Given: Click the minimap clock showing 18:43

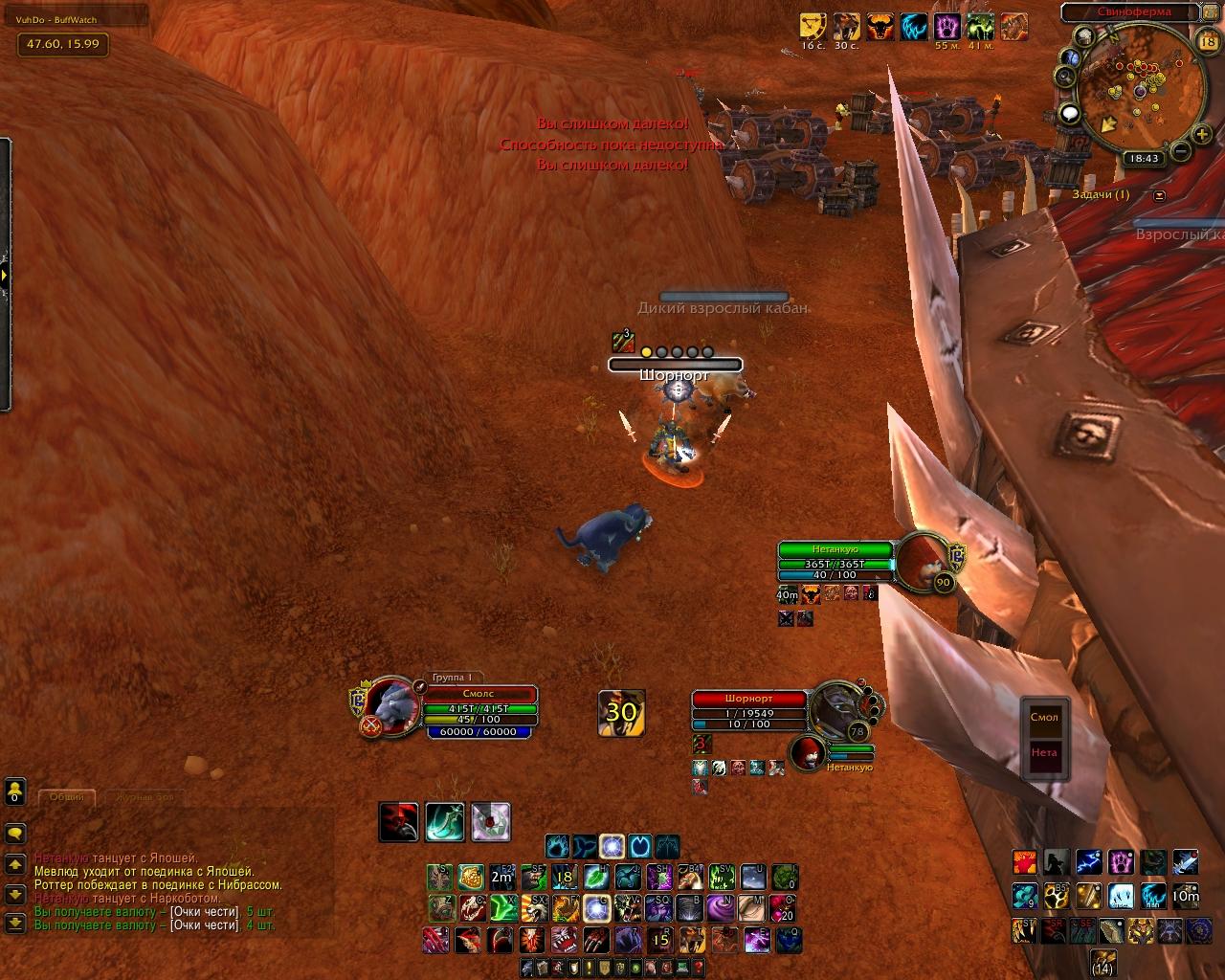Looking at the screenshot, I should (x=1144, y=159).
